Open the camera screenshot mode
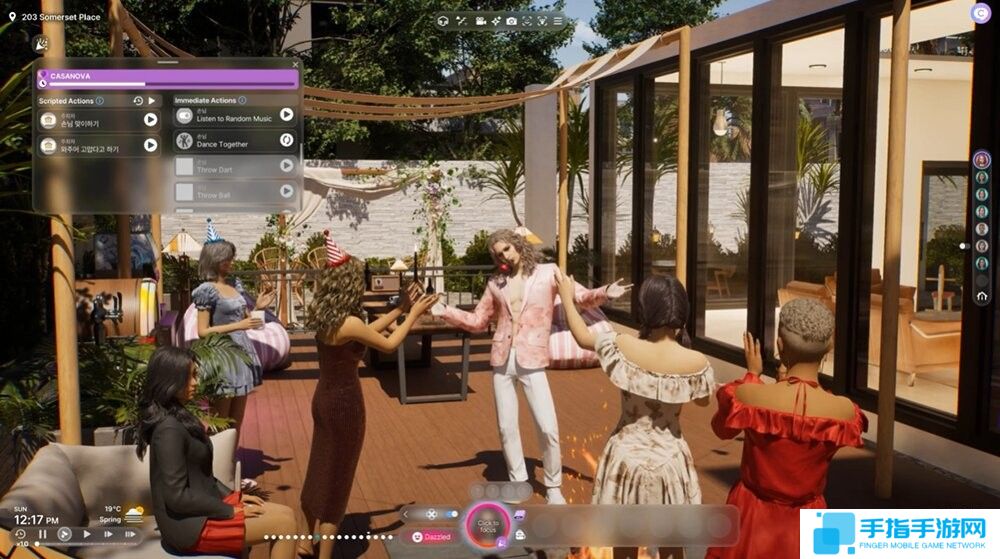This screenshot has width=1000, height=559. click(x=511, y=20)
